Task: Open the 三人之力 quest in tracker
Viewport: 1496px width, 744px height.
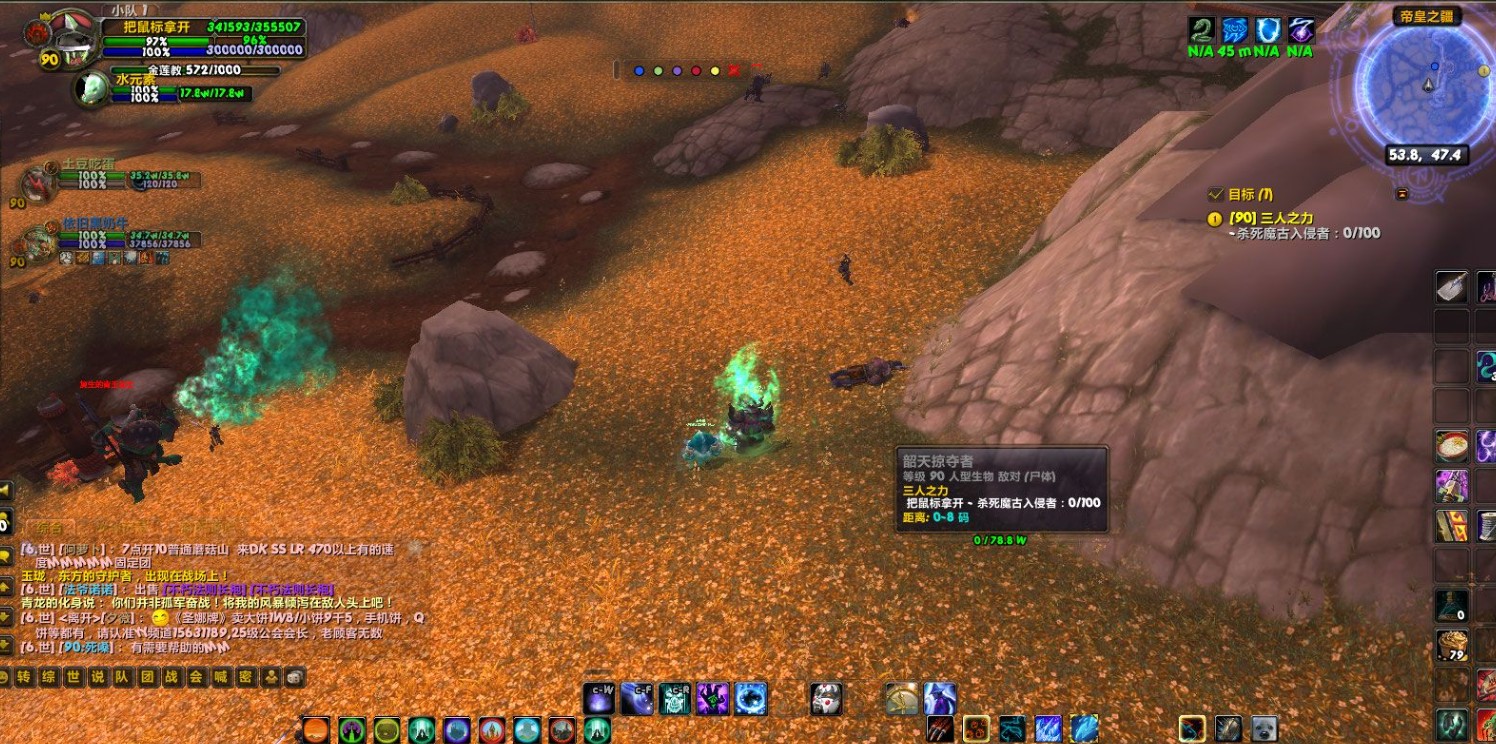Action: [1271, 217]
